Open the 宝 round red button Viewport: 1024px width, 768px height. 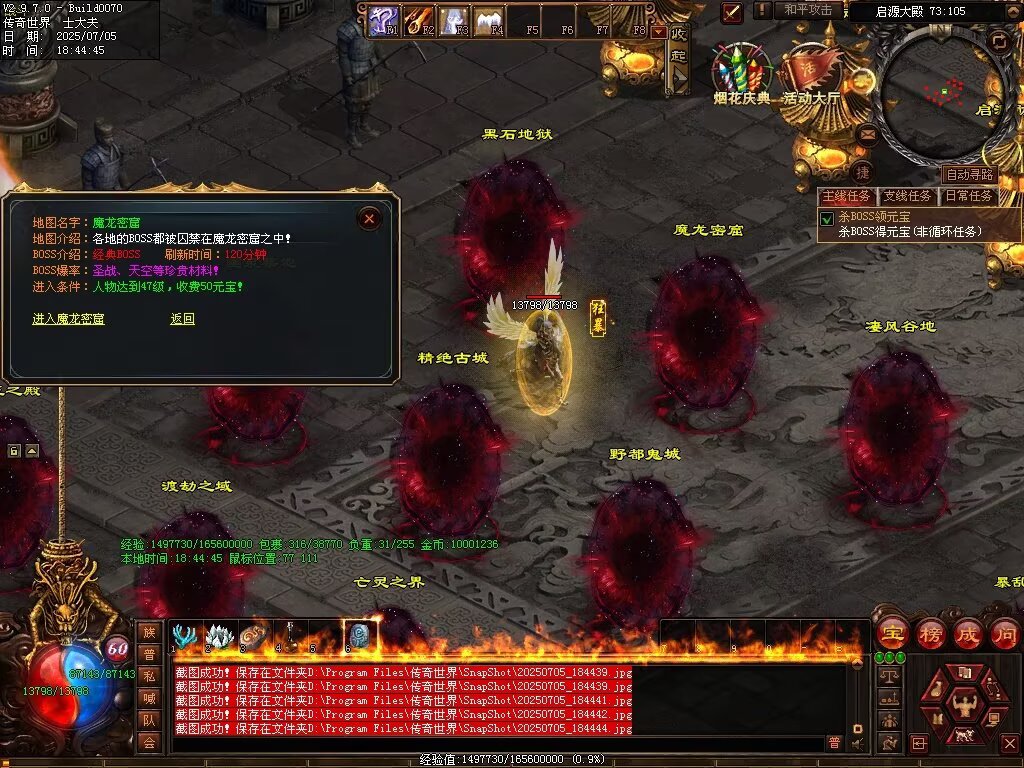click(x=892, y=634)
